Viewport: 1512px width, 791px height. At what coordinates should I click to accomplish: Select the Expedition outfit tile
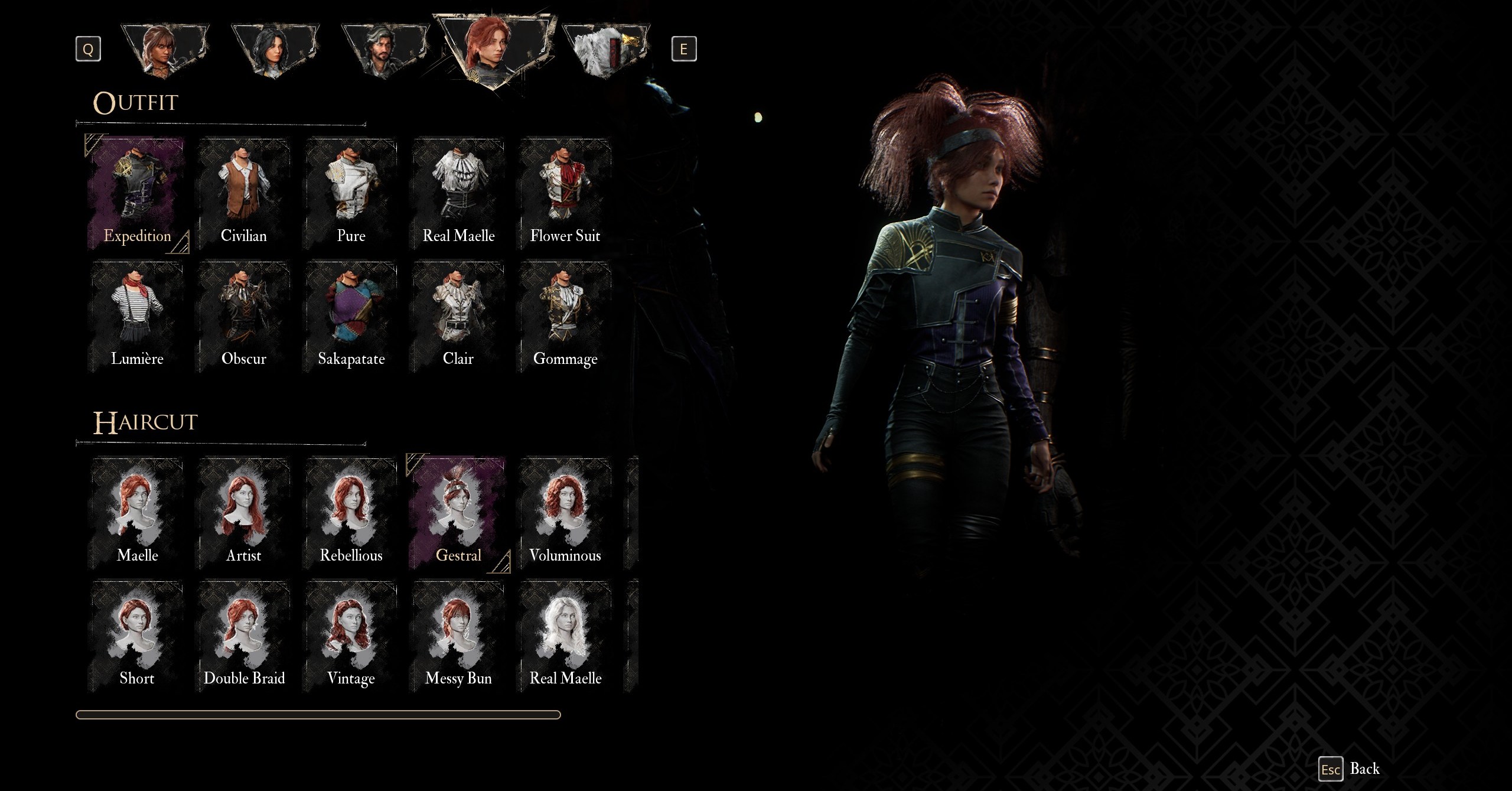tap(137, 194)
